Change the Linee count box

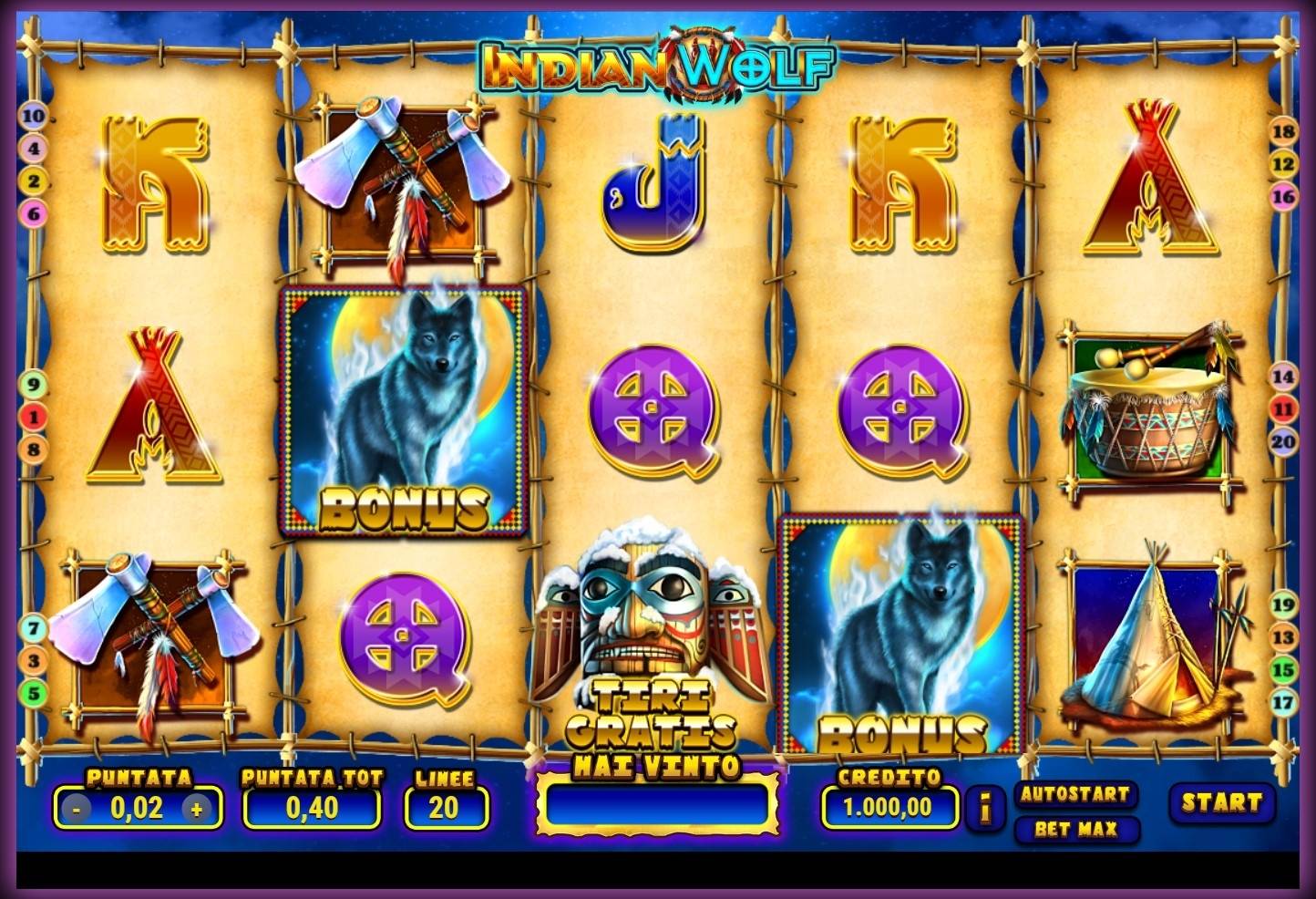(x=446, y=808)
